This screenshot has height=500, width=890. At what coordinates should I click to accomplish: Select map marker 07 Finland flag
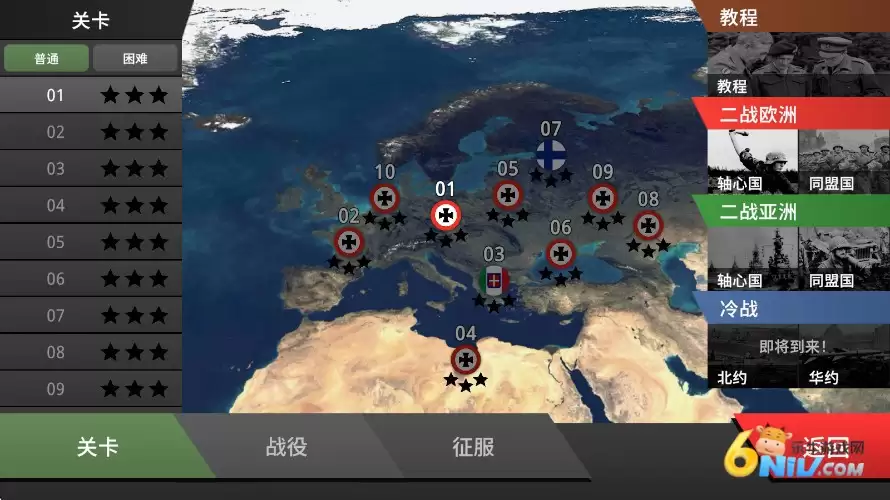click(550, 155)
